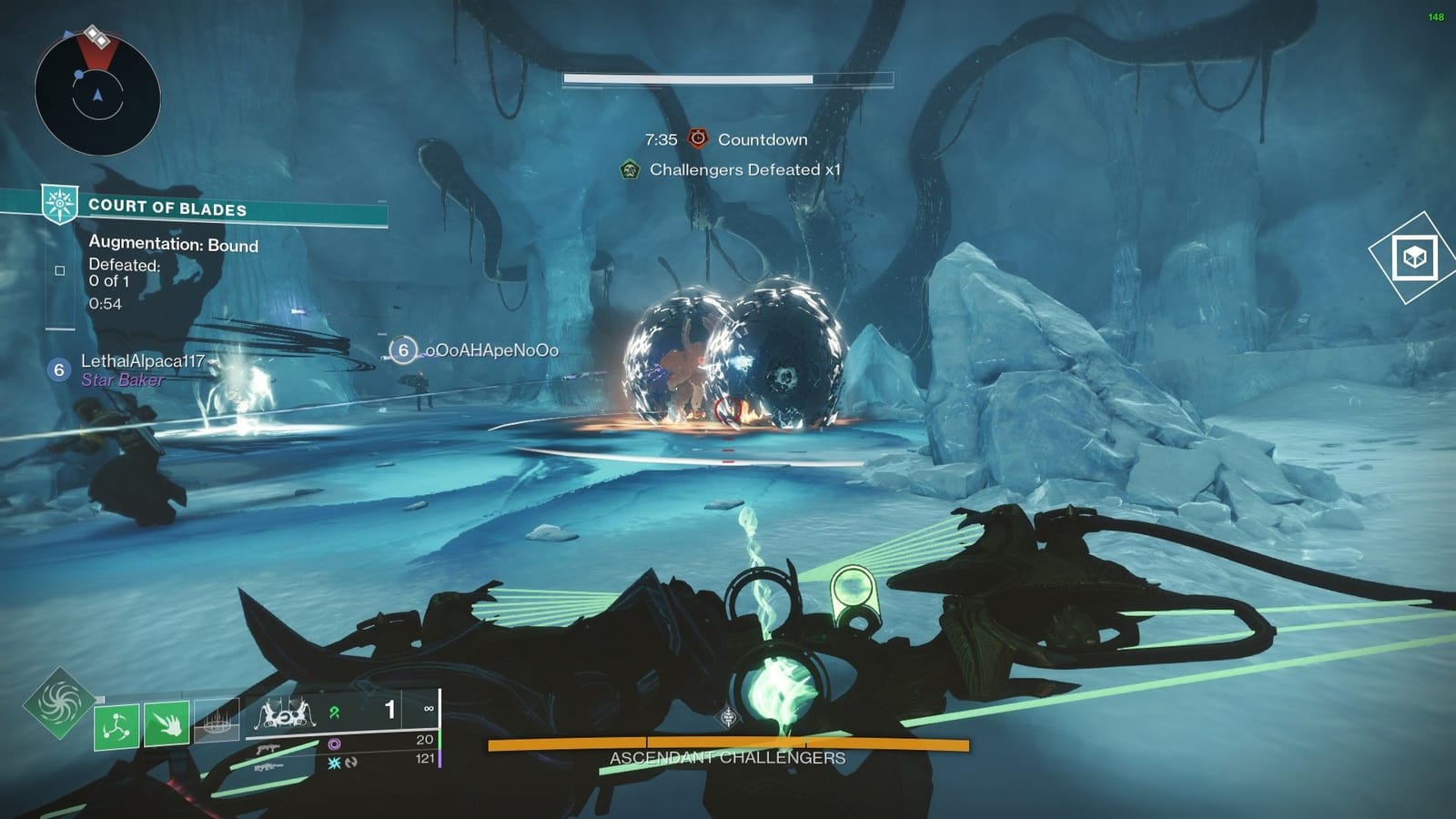Click the purple special ammo circle icon
Screen dimensions: 1456x819
pos(335,742)
